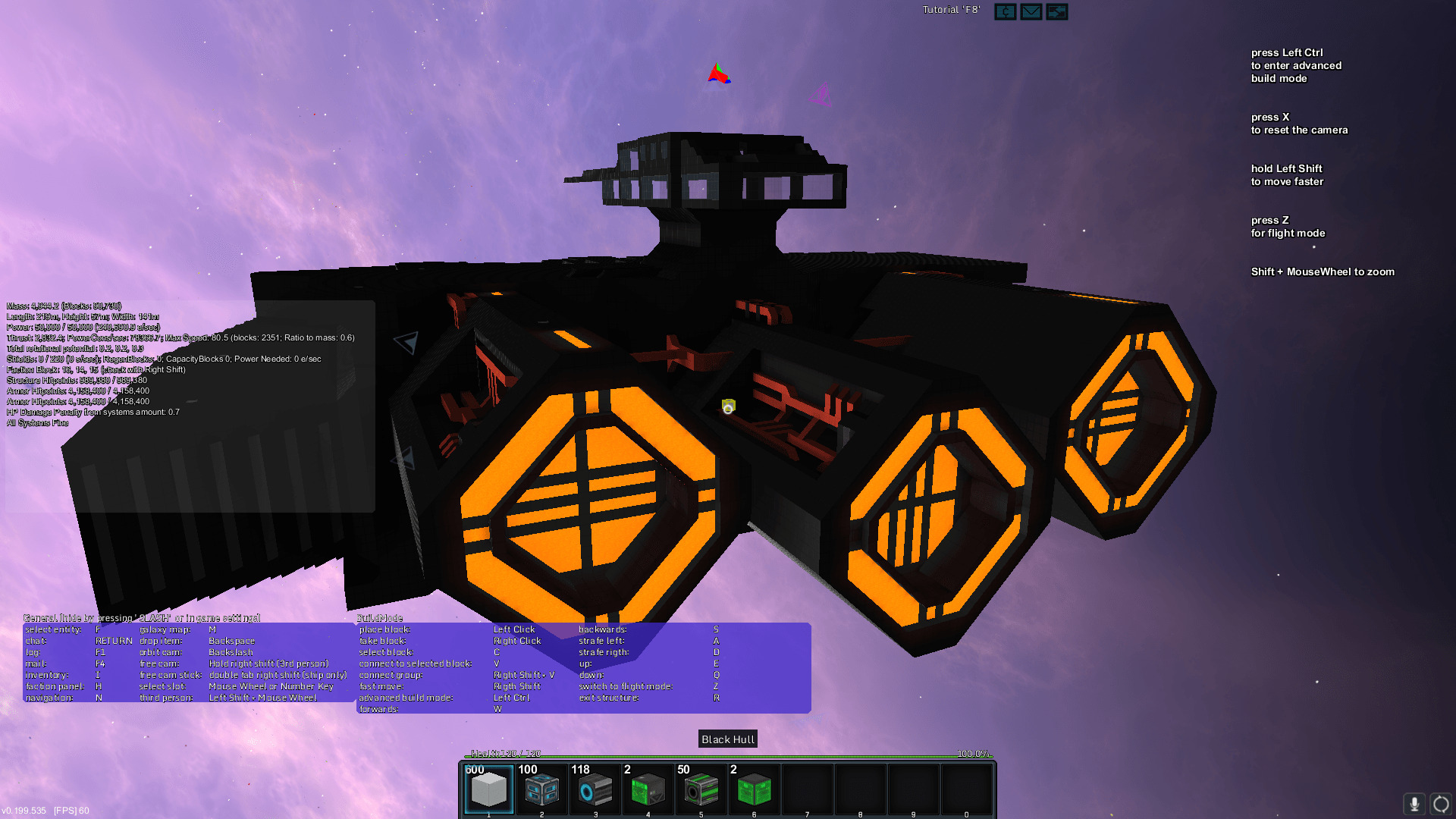
Task: Select the blue ring block stack of 118
Action: 595,789
